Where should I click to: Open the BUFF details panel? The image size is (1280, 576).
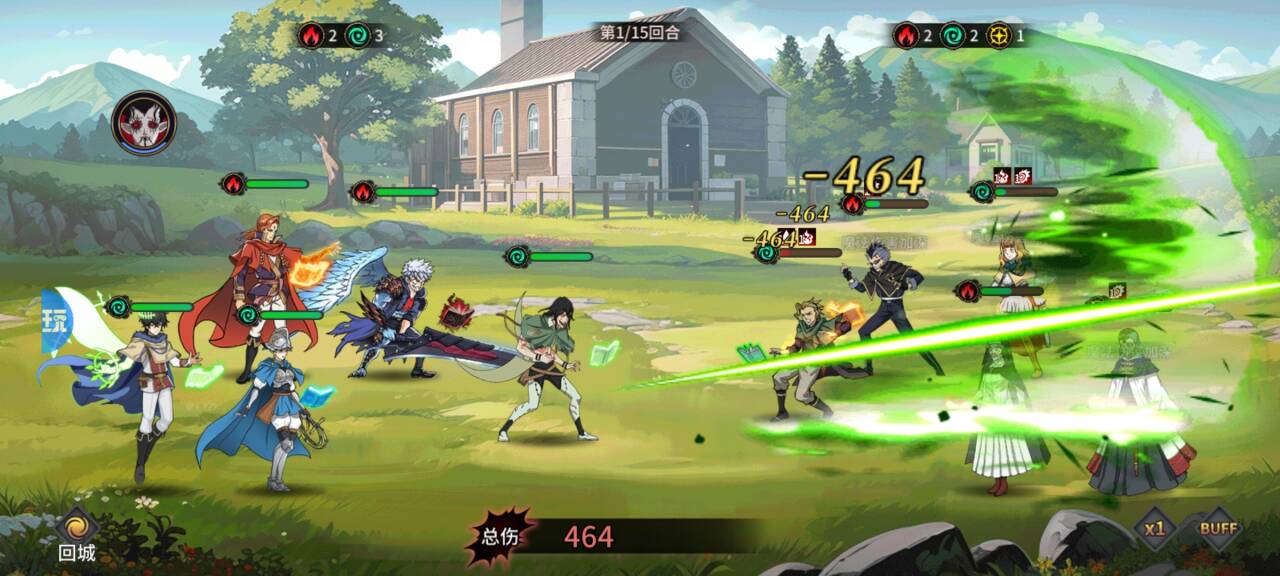pos(1218,529)
